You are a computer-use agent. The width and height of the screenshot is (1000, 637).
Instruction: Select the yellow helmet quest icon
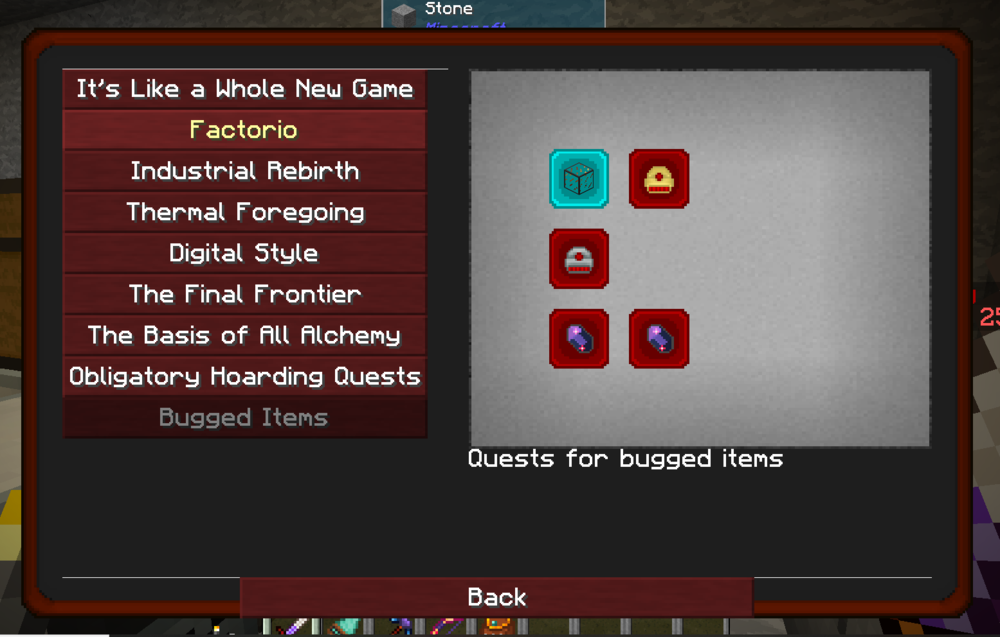pyautogui.click(x=659, y=179)
